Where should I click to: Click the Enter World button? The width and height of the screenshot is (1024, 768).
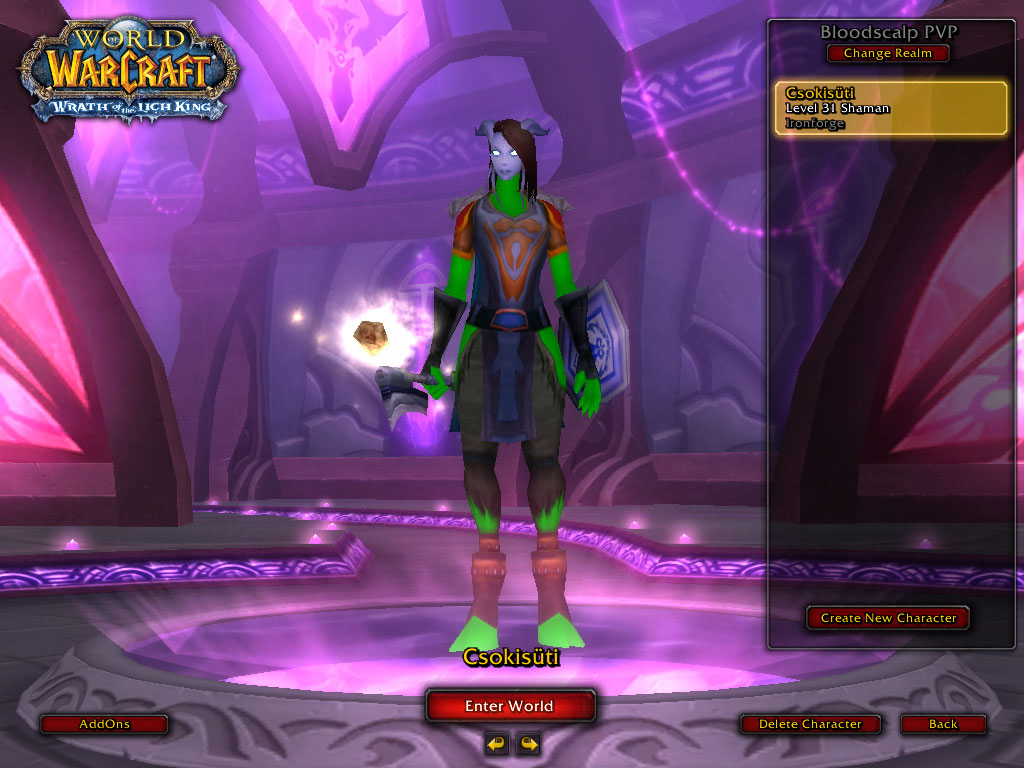(x=510, y=706)
